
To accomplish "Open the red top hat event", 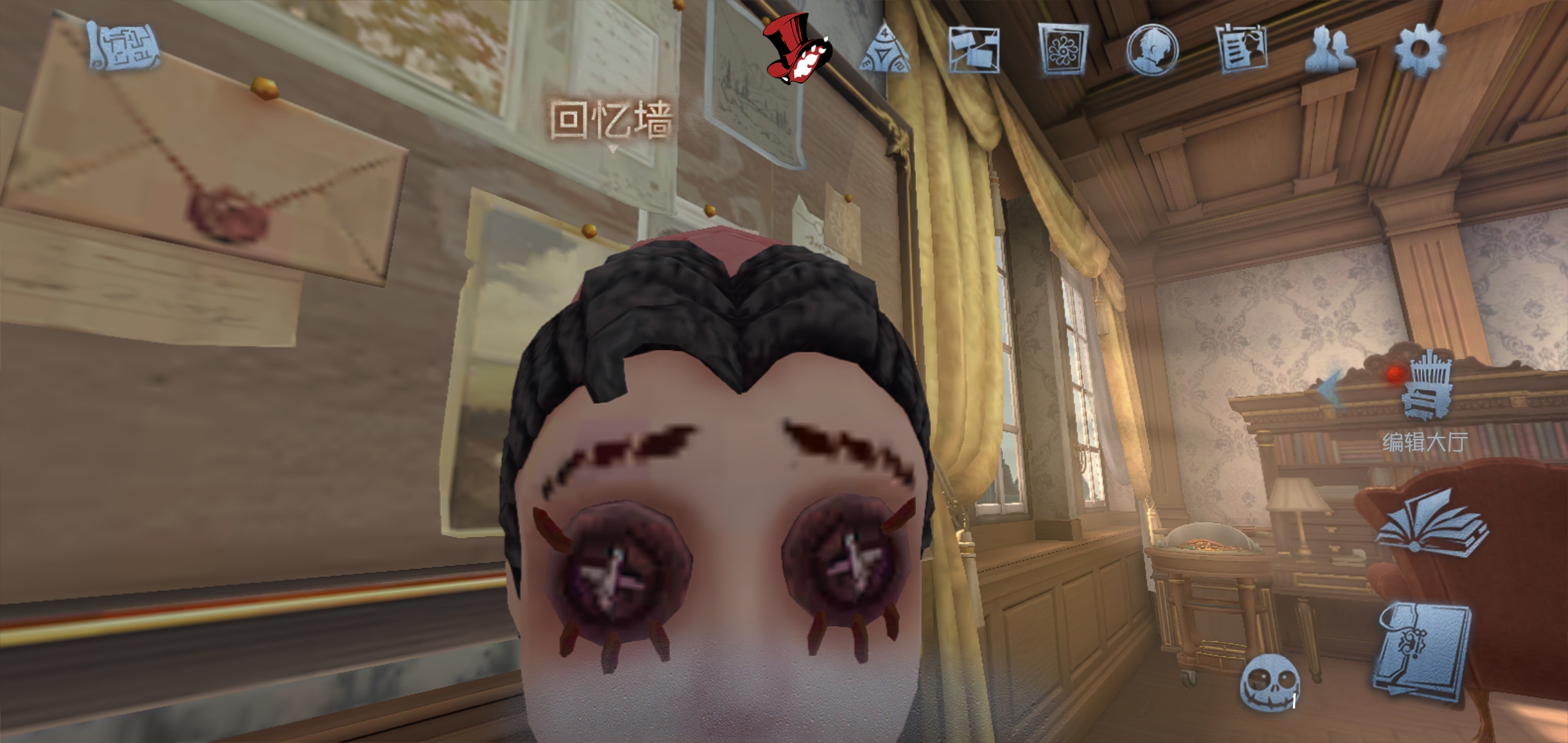I will [x=798, y=50].
